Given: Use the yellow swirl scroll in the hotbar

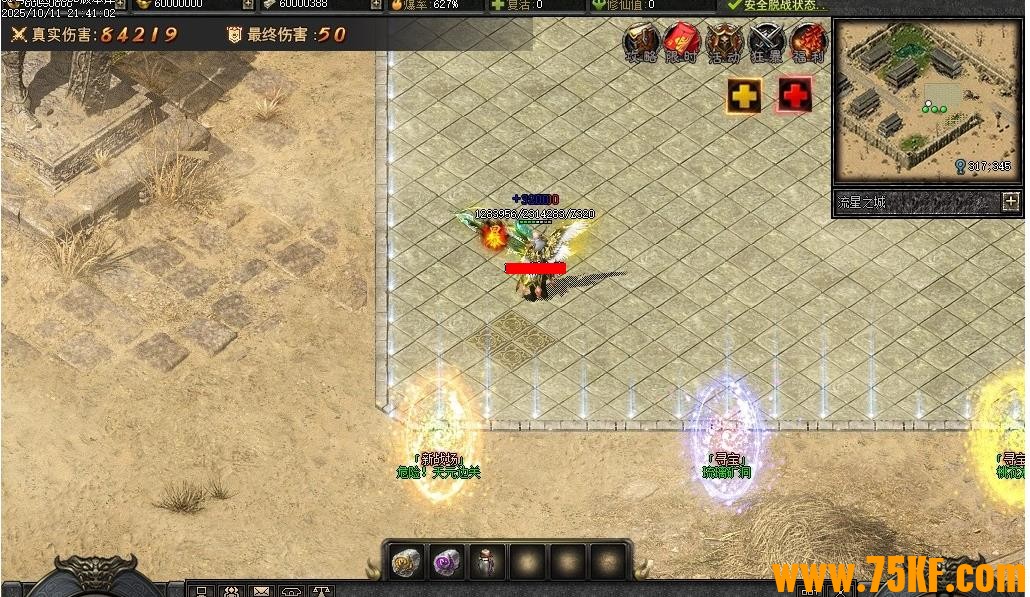Looking at the screenshot, I should pyautogui.click(x=405, y=562).
